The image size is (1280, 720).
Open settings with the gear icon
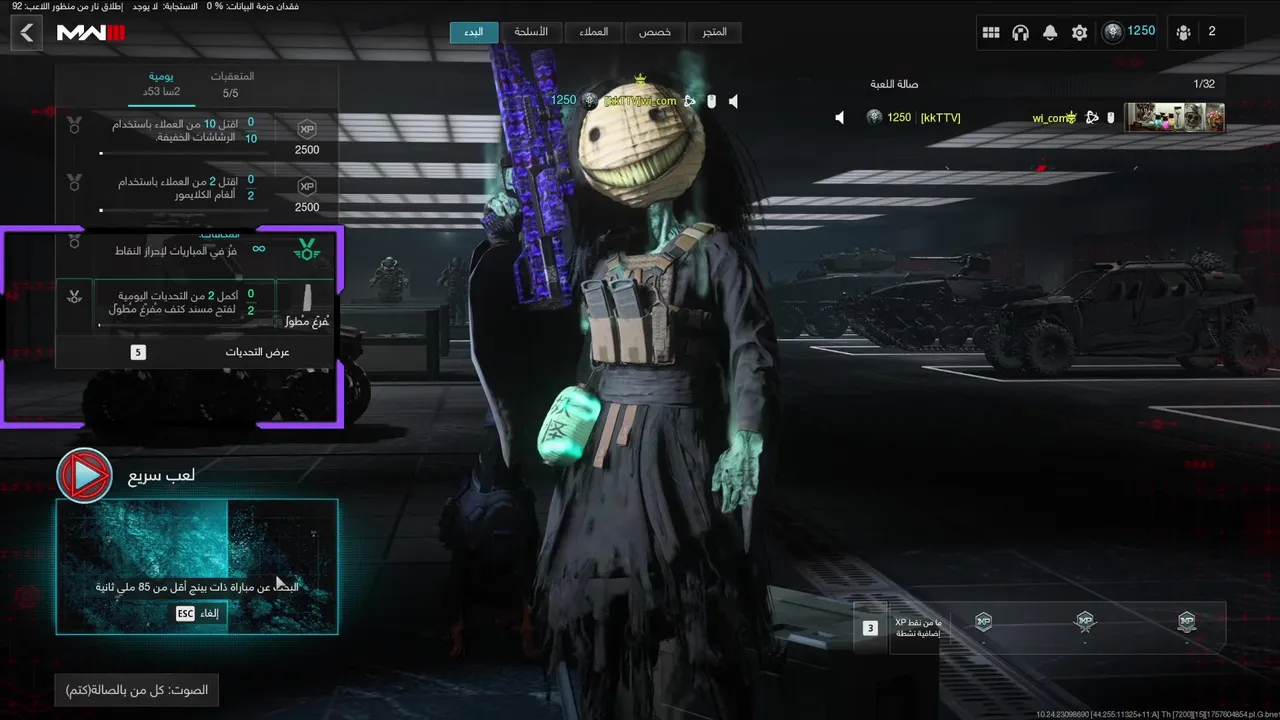tap(1079, 33)
